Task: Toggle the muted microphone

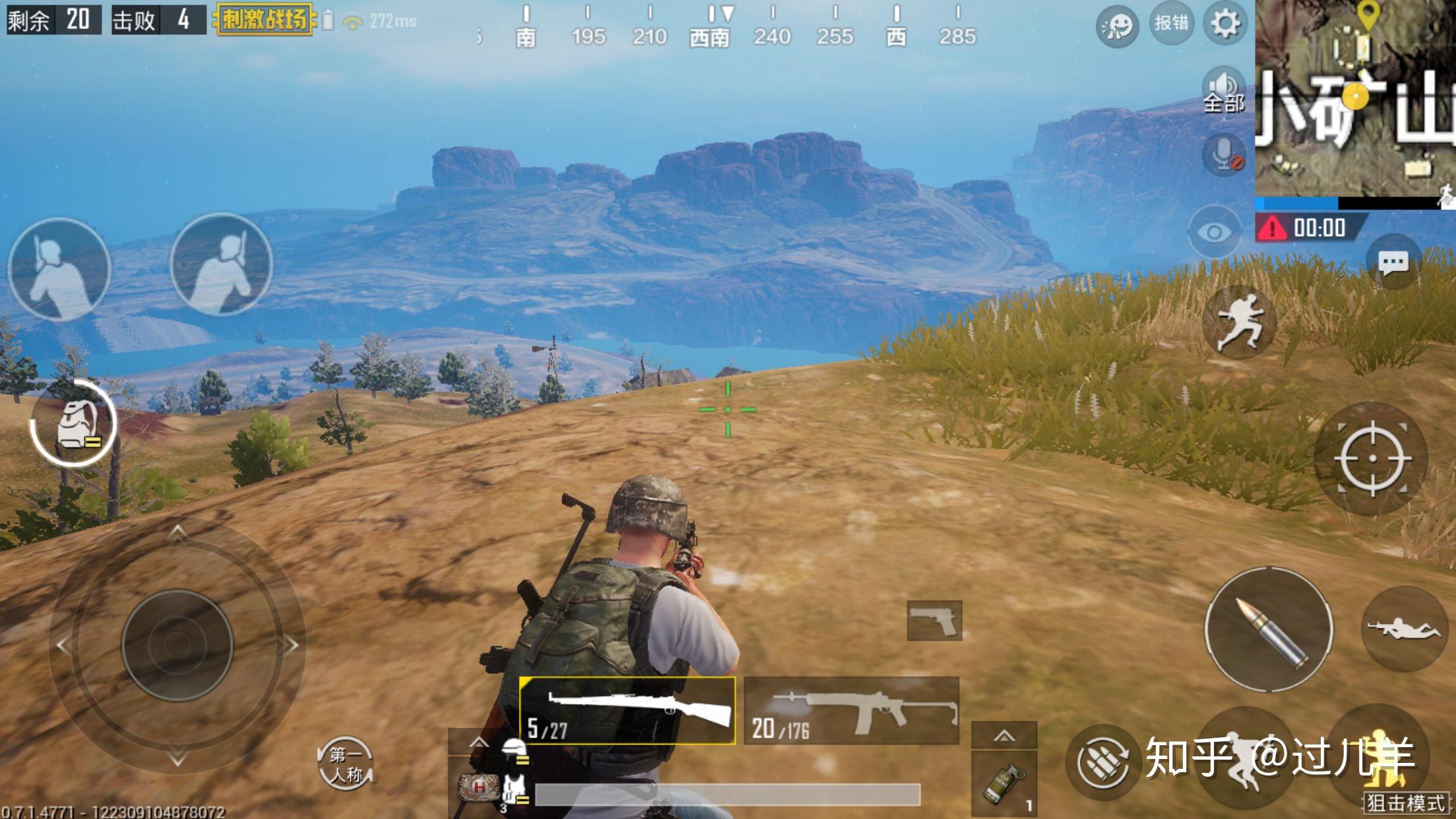Action: tap(1225, 156)
